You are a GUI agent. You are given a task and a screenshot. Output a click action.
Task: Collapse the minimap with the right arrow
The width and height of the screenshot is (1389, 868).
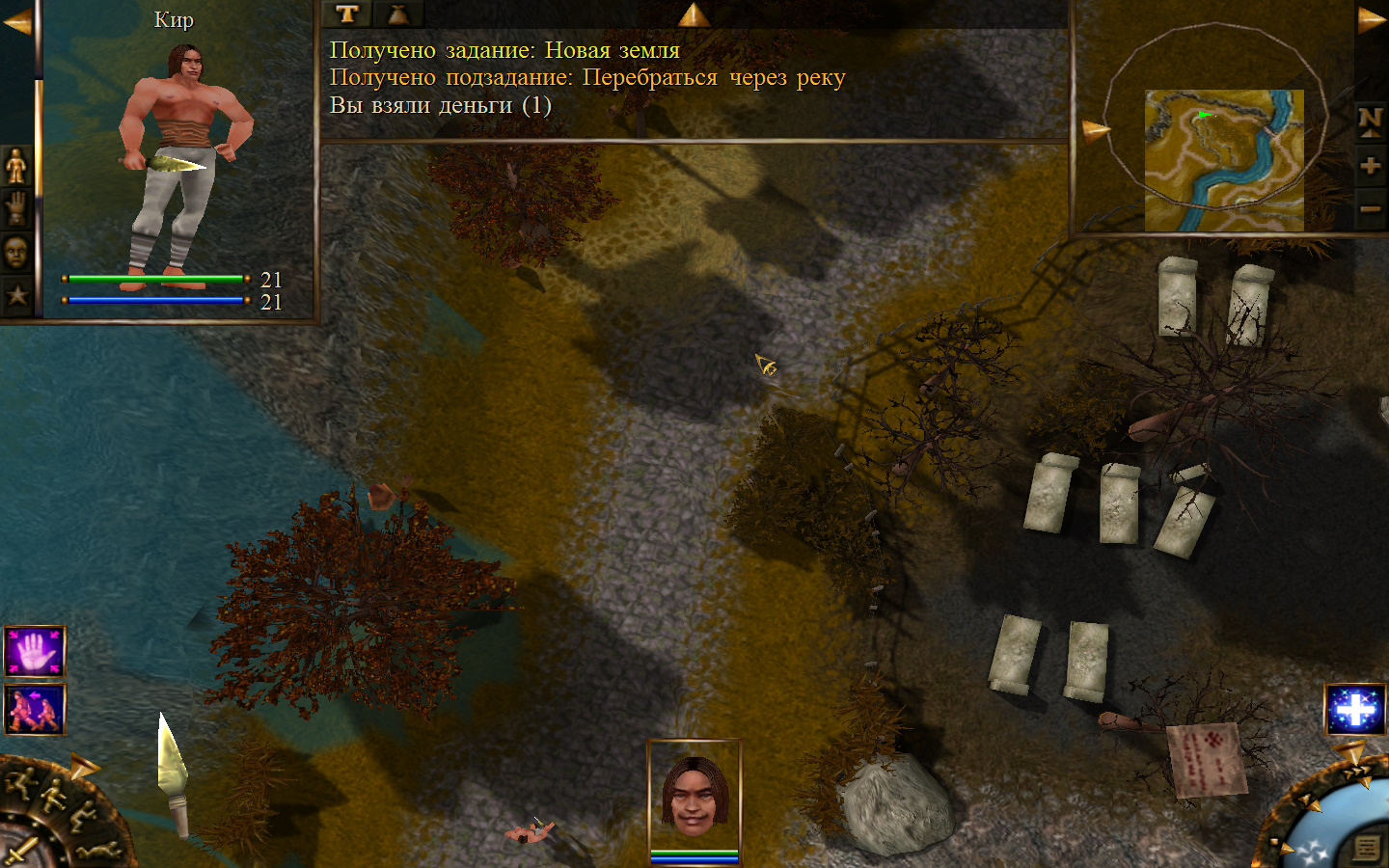pyautogui.click(x=1371, y=19)
